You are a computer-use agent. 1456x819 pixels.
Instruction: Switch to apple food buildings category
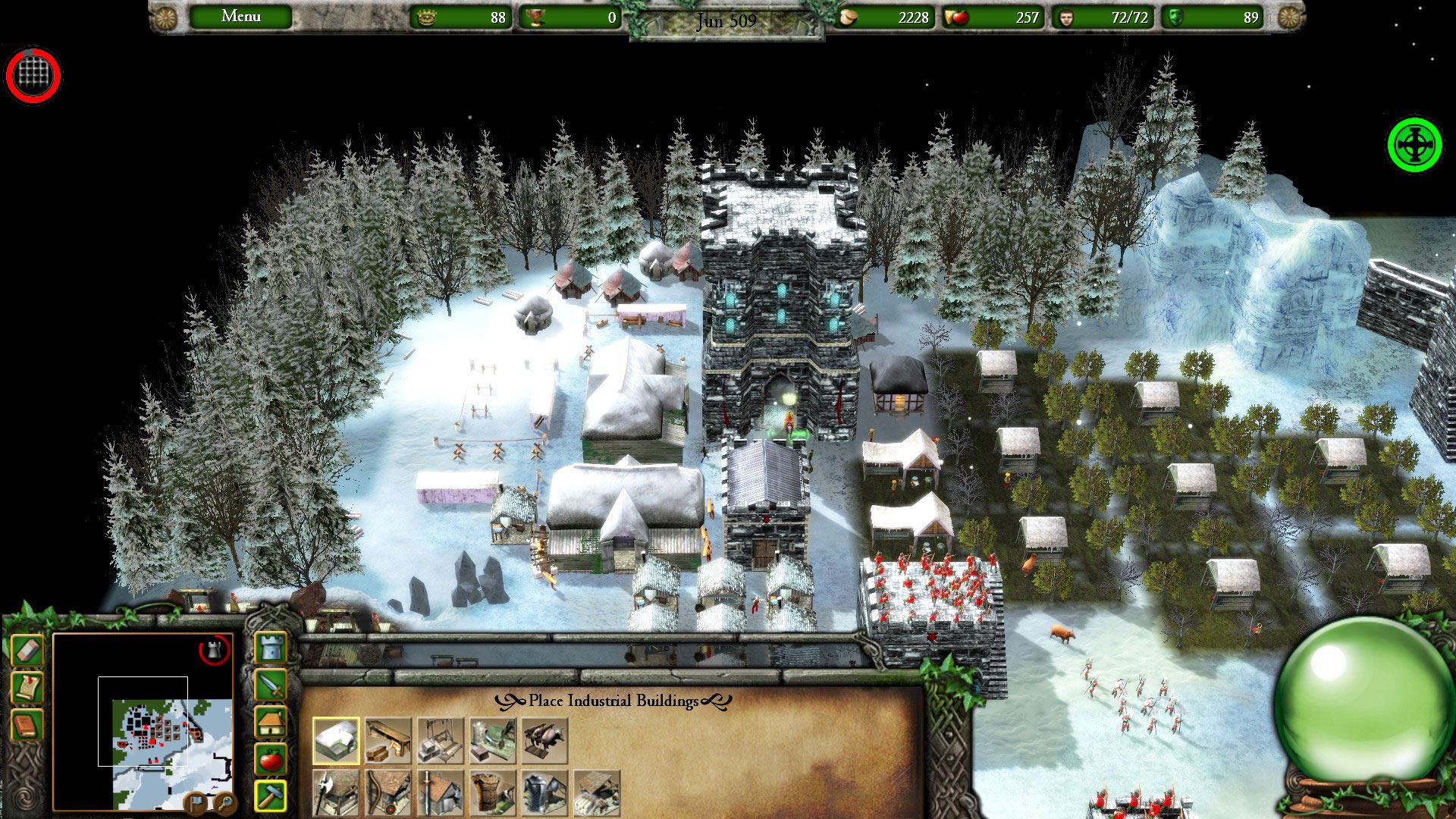pyautogui.click(x=271, y=758)
